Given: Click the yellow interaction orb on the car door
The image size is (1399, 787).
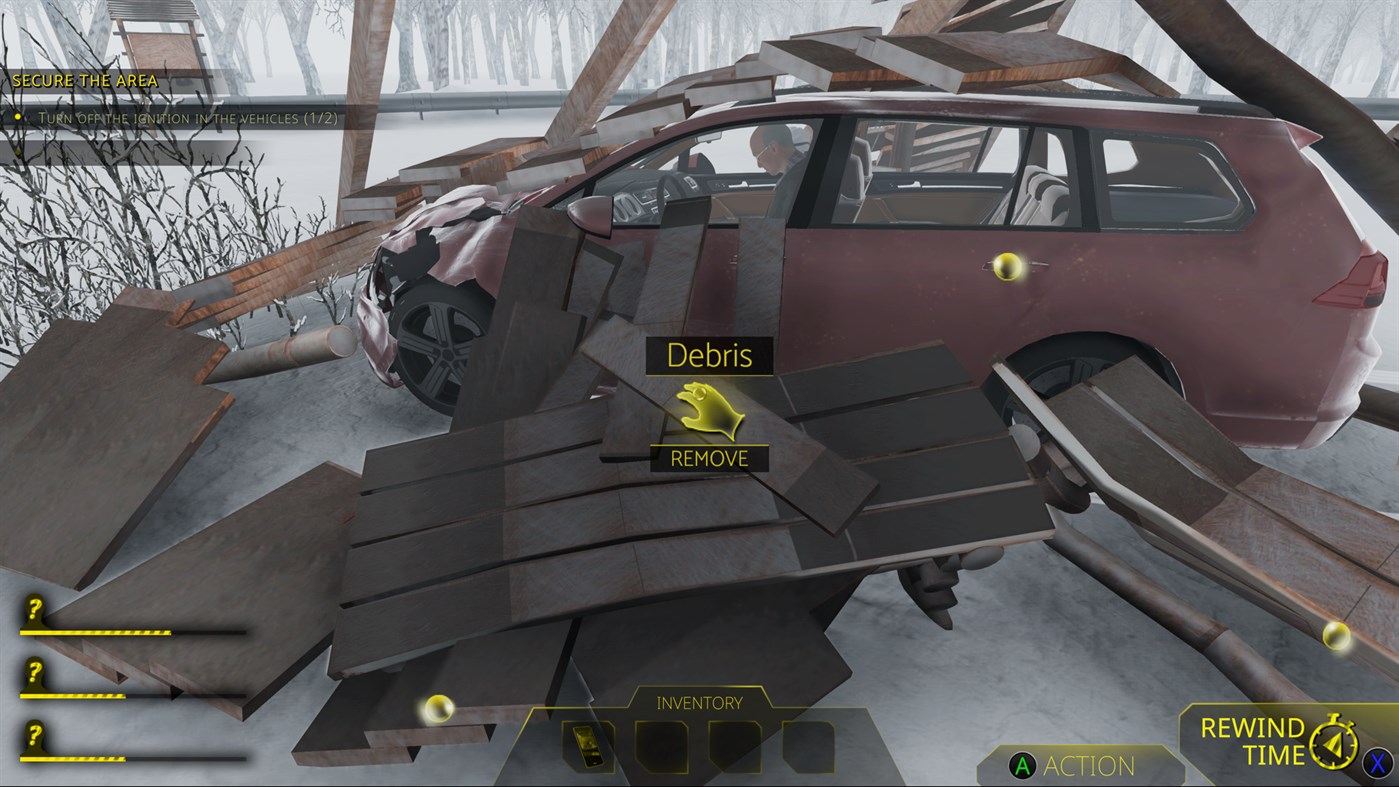Looking at the screenshot, I should click(x=1007, y=266).
